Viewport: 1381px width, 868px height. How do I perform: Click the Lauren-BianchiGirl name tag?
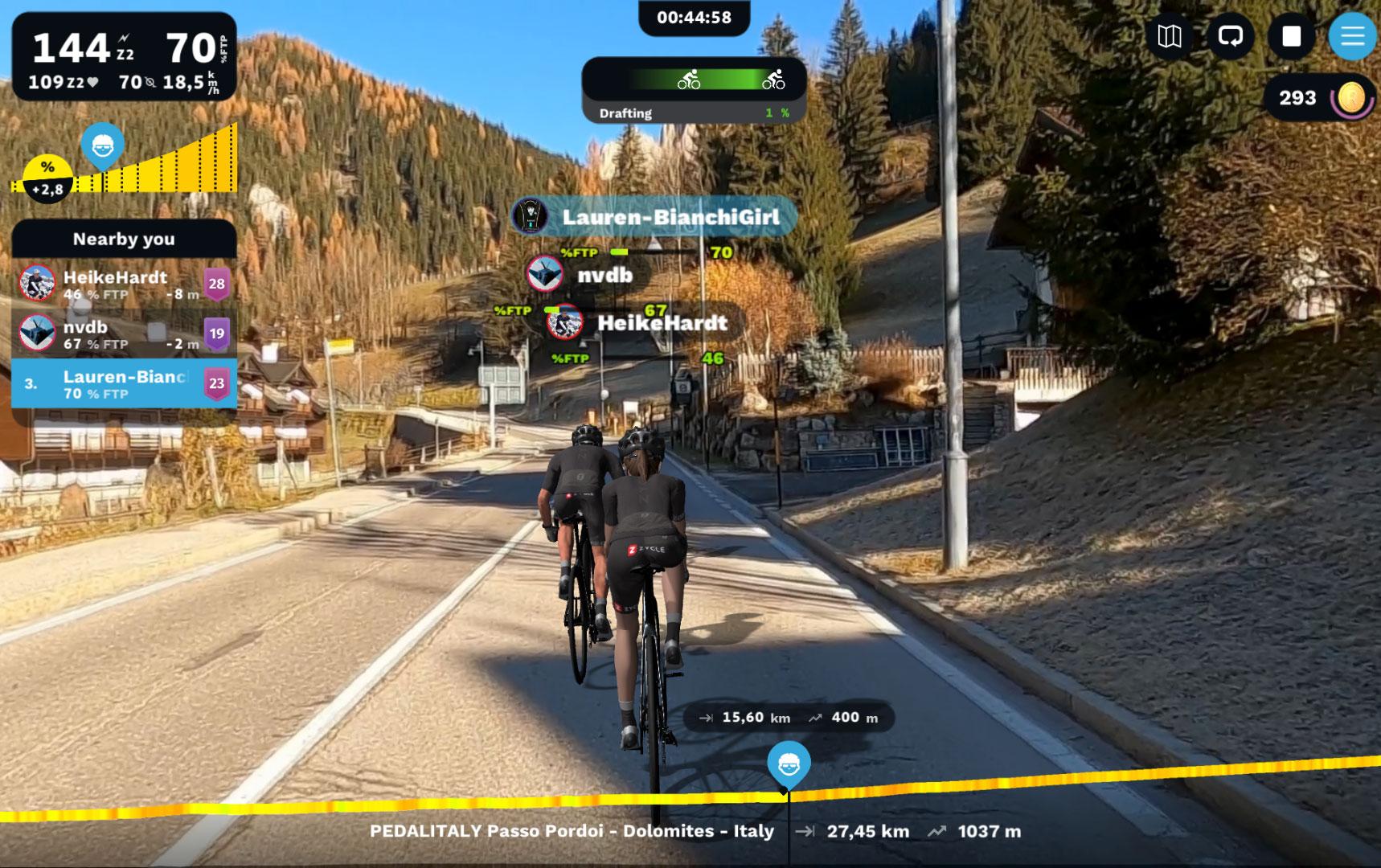[654, 217]
